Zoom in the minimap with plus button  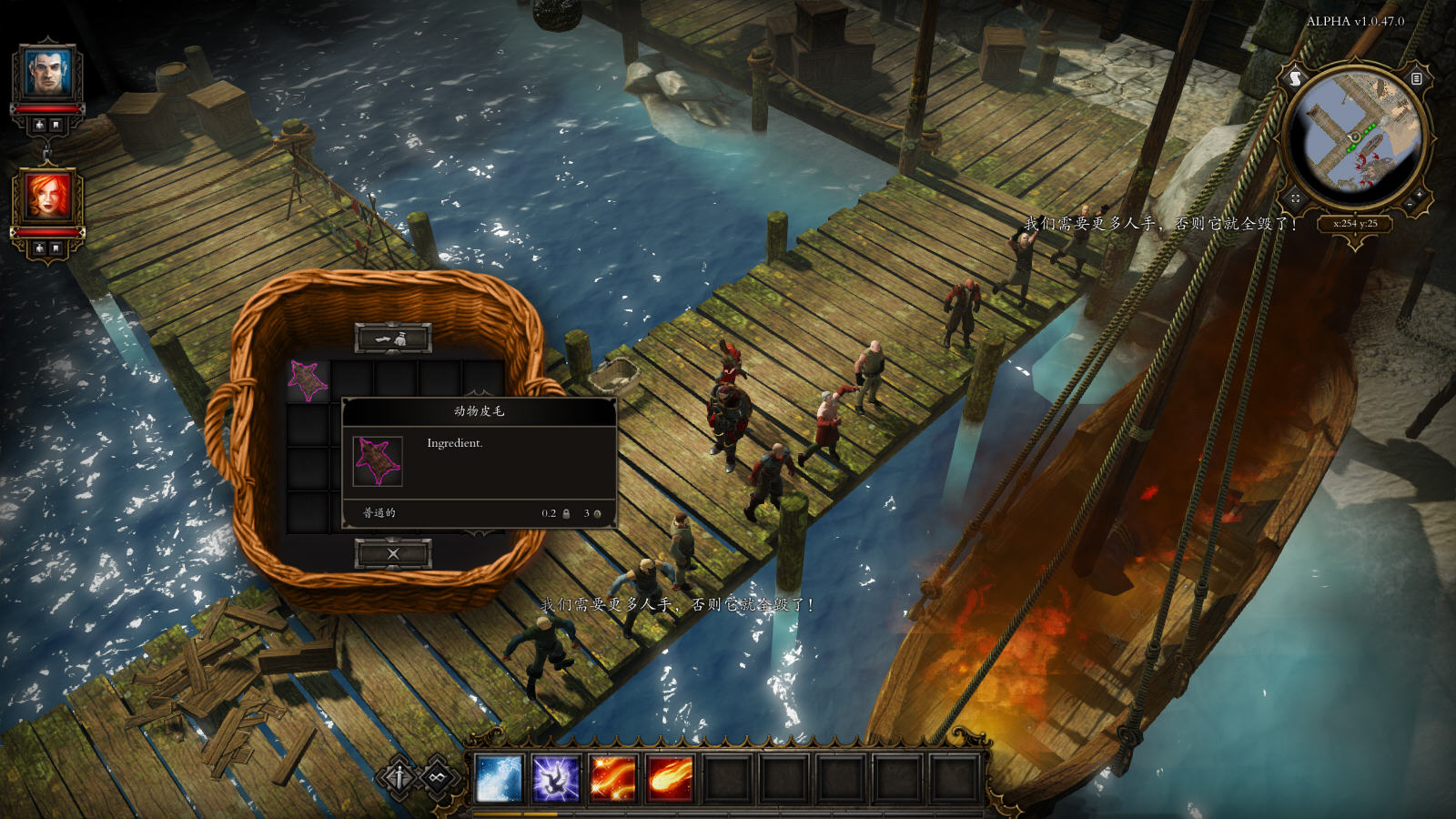tap(1420, 195)
